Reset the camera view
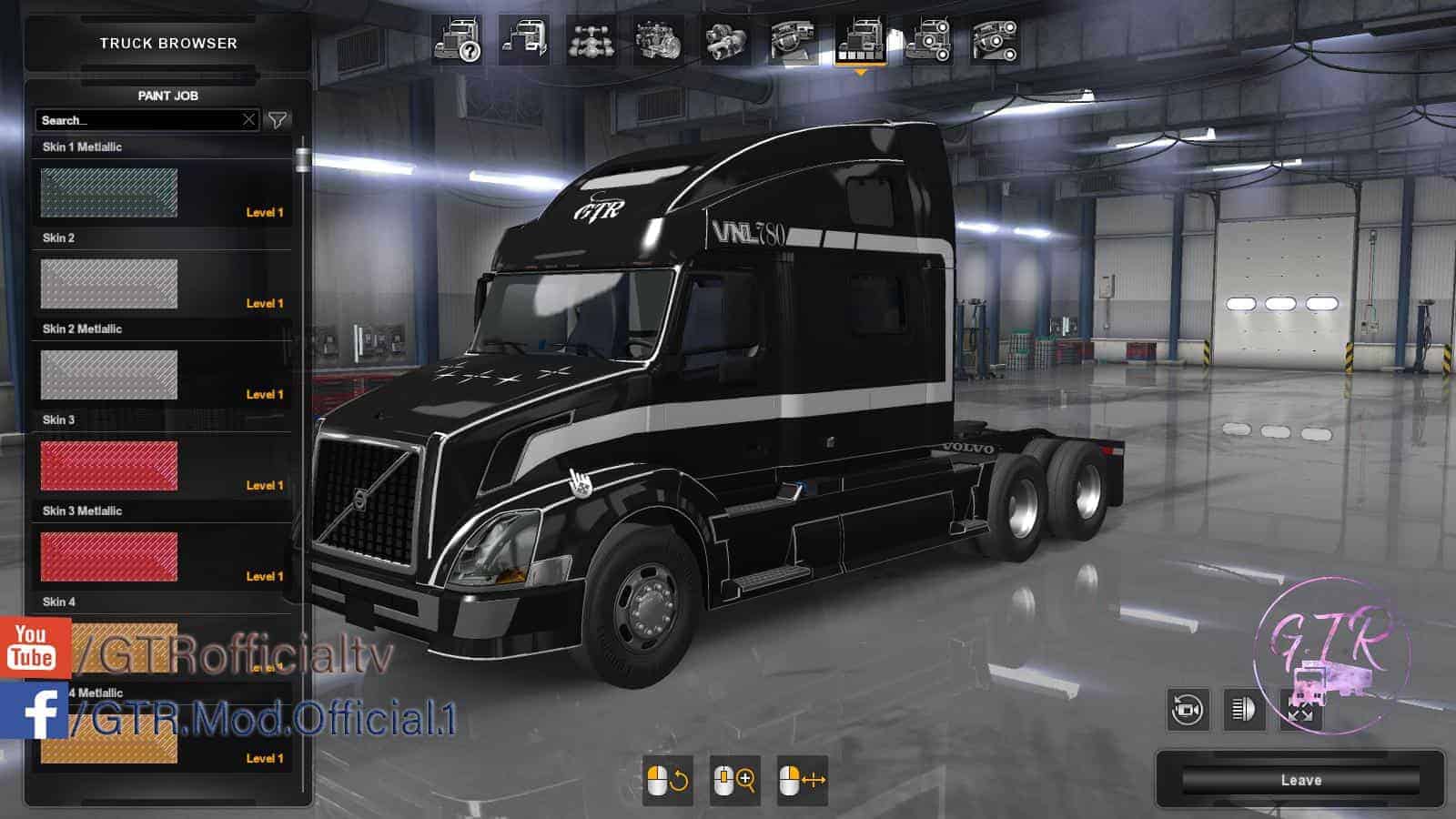 click(1188, 709)
